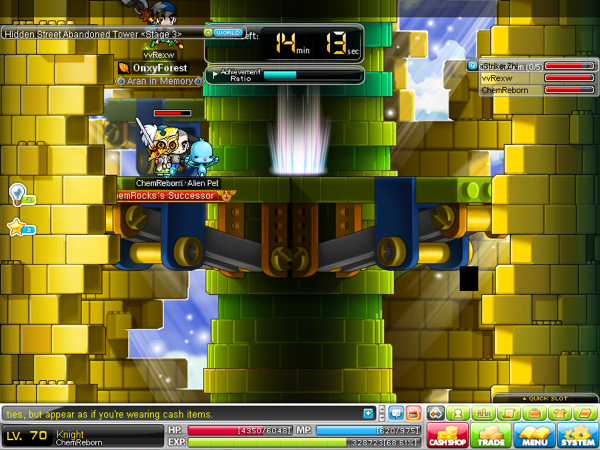The height and width of the screenshot is (450, 600).
Task: Open the character info shortcut icon
Action: [460, 413]
